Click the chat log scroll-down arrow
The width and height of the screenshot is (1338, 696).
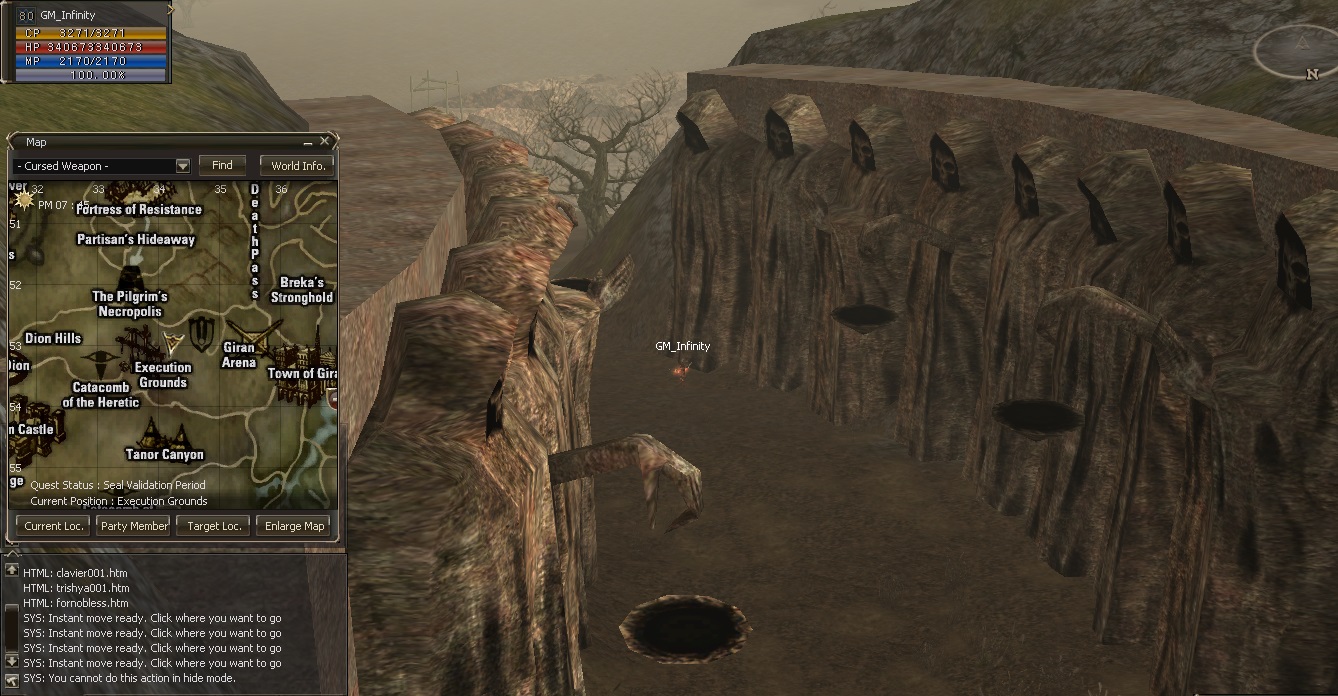(x=12, y=661)
